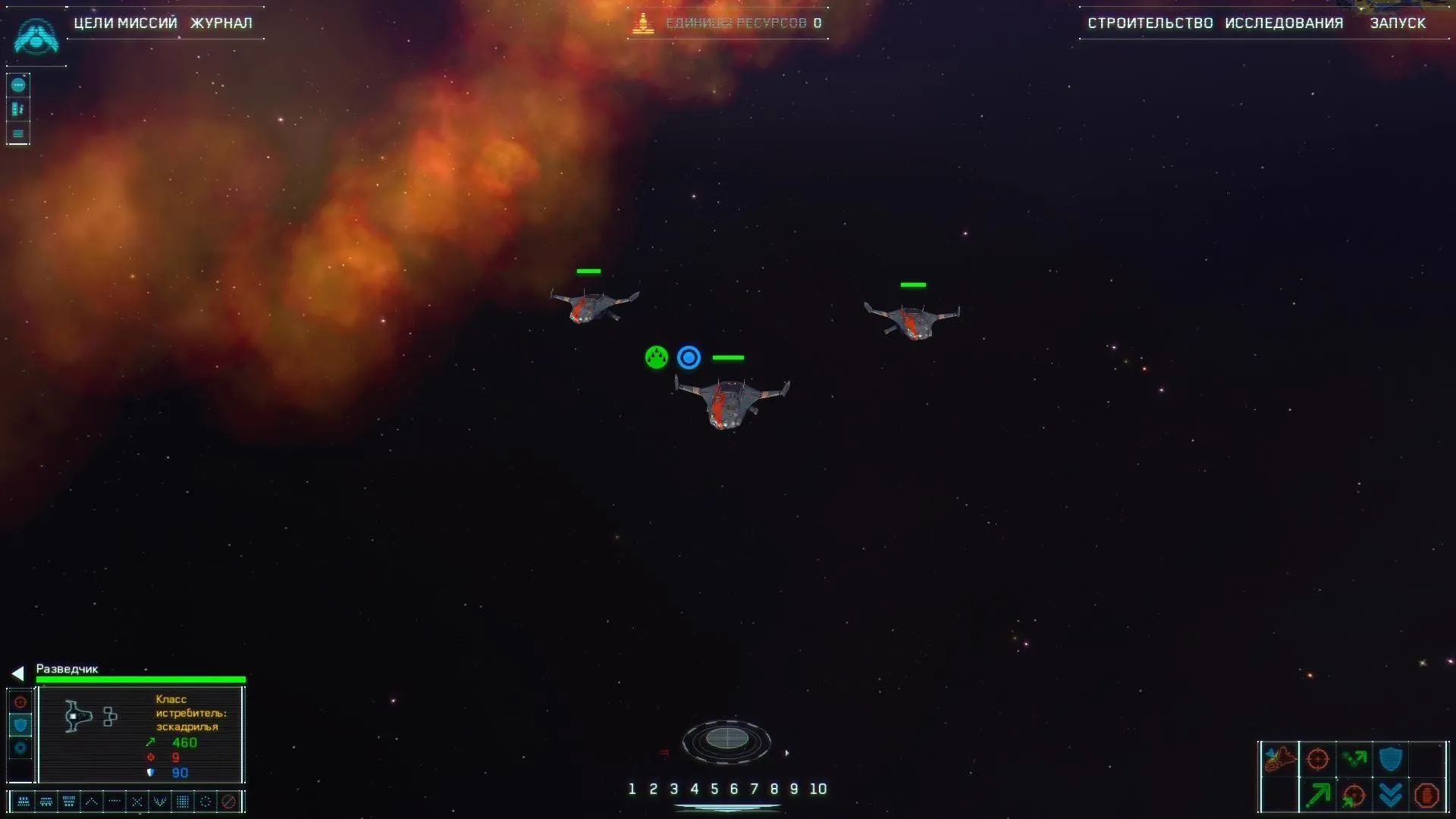Activate the red crosshair attack command

(1318, 758)
